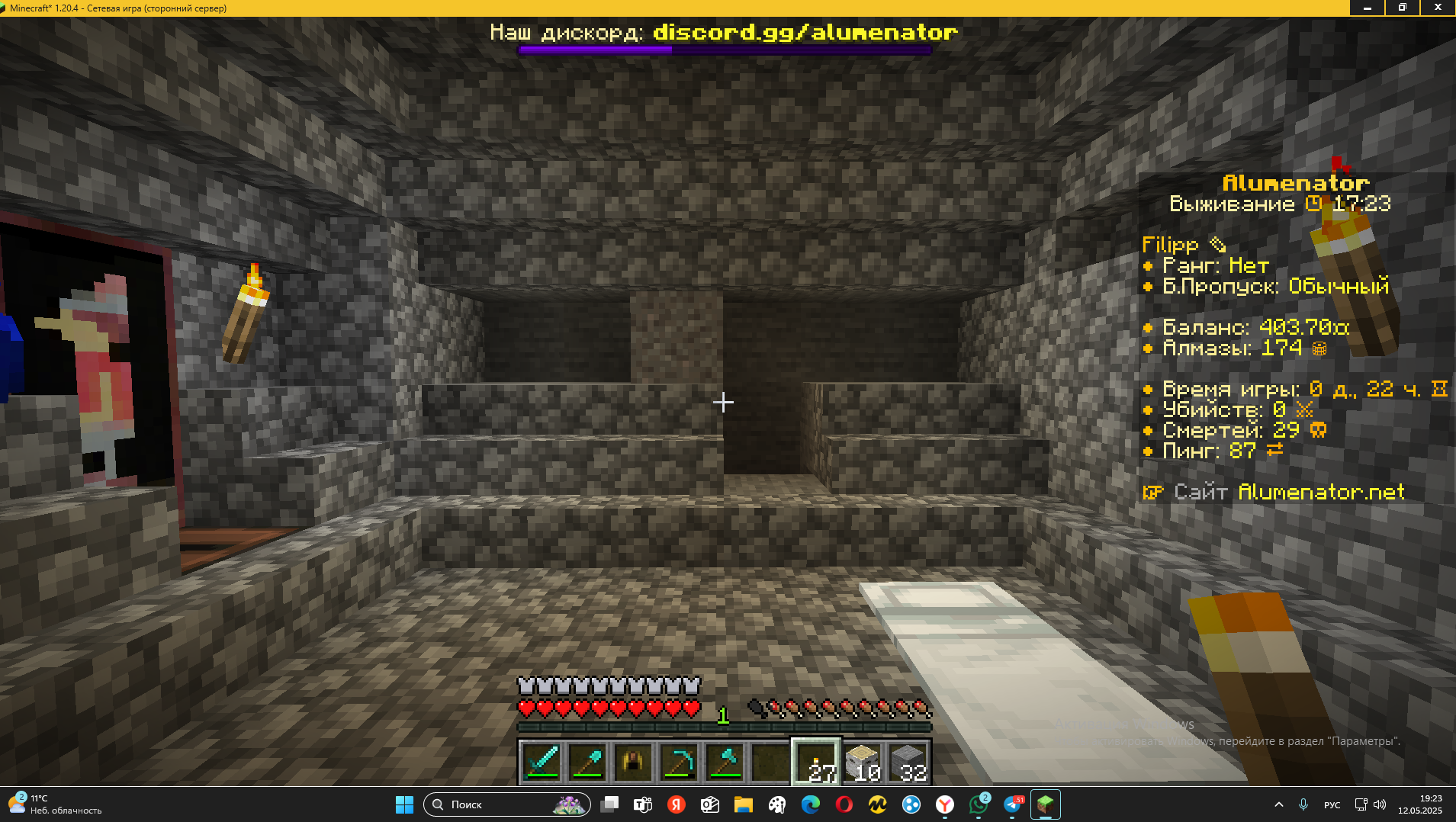The image size is (1456, 822).
Task: Select the diamond sword hotbar slot
Action: point(542,761)
